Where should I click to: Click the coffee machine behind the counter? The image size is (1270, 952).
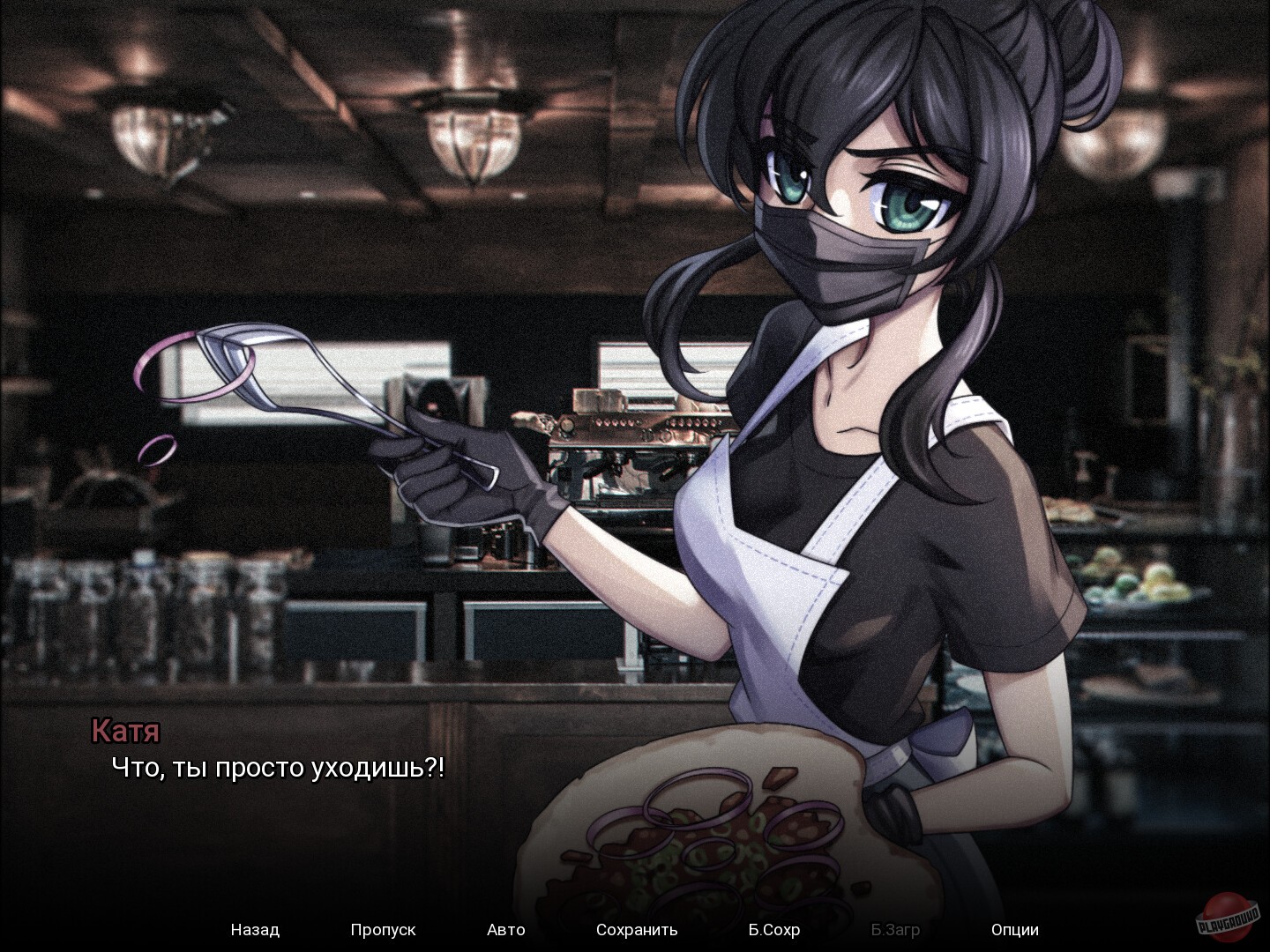click(617, 441)
